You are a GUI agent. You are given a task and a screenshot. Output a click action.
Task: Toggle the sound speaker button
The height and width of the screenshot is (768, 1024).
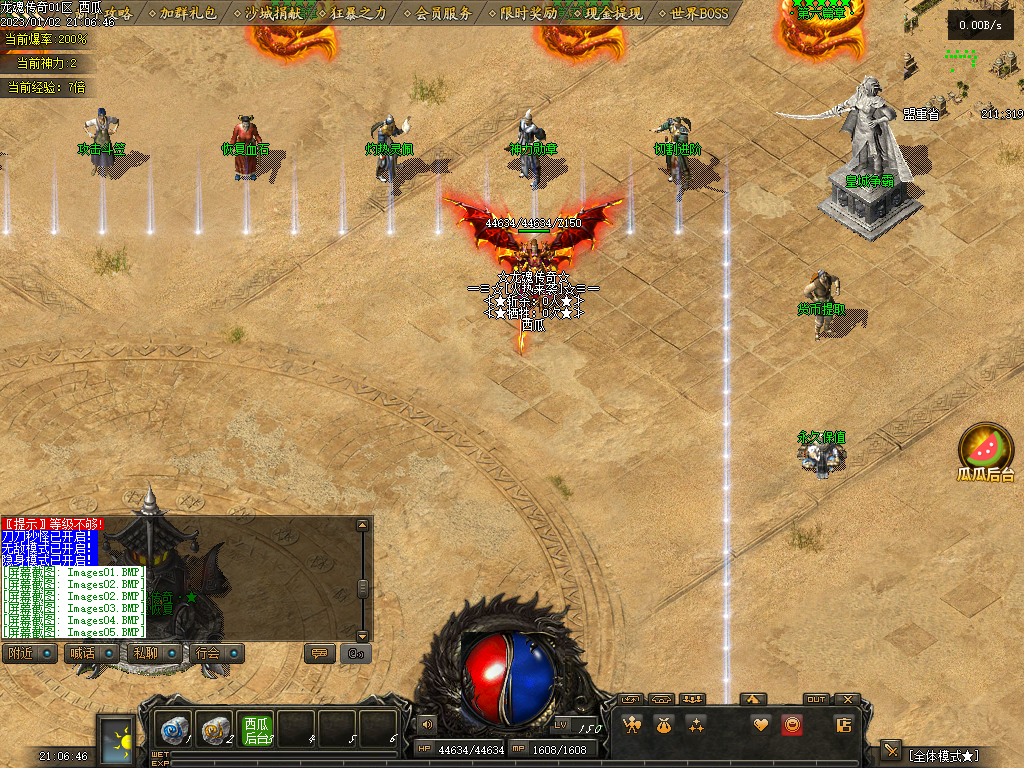(x=427, y=724)
